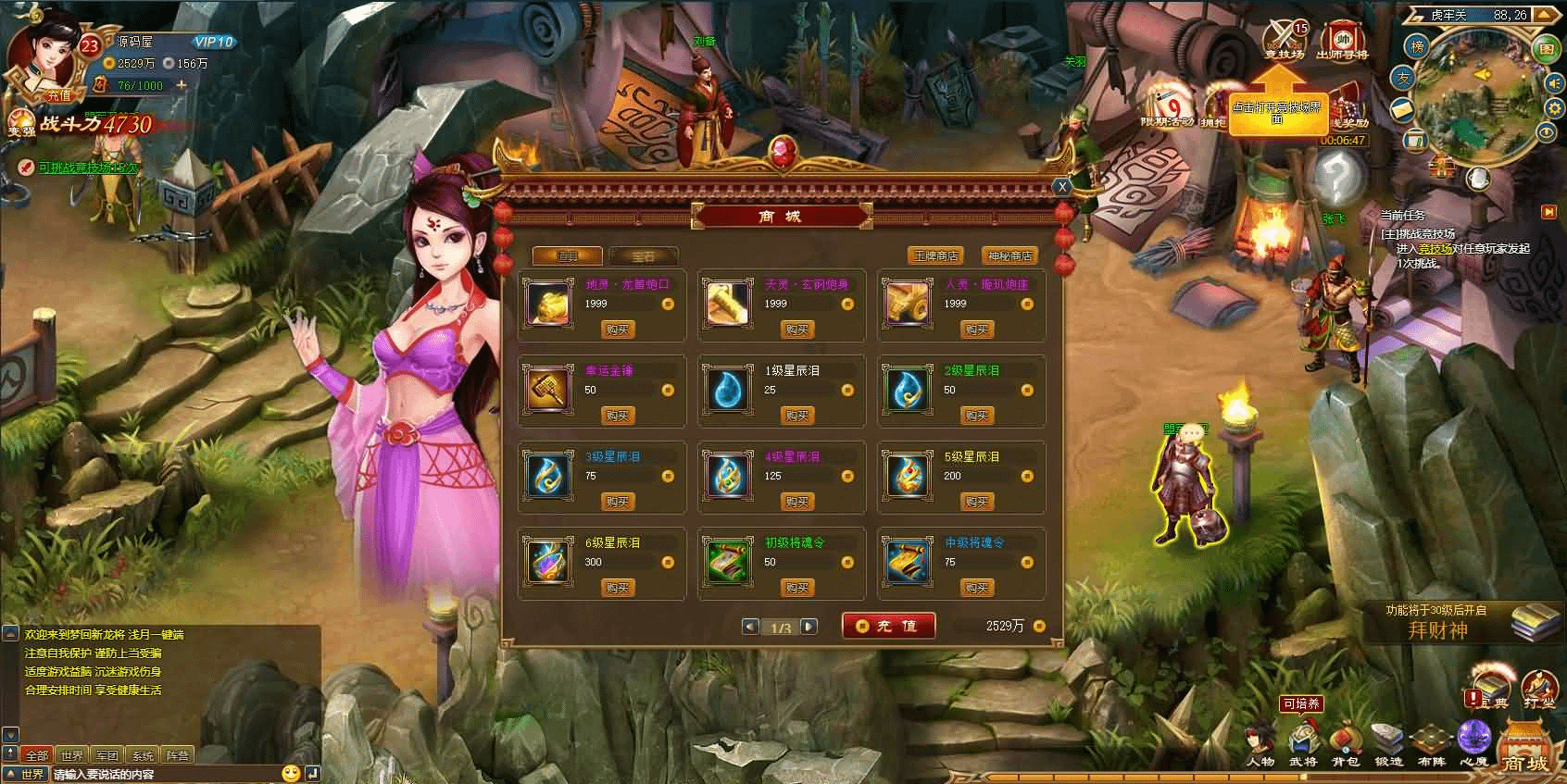1567x784 pixels.
Task: Start 打坐 meditation
Action: click(x=1539, y=689)
